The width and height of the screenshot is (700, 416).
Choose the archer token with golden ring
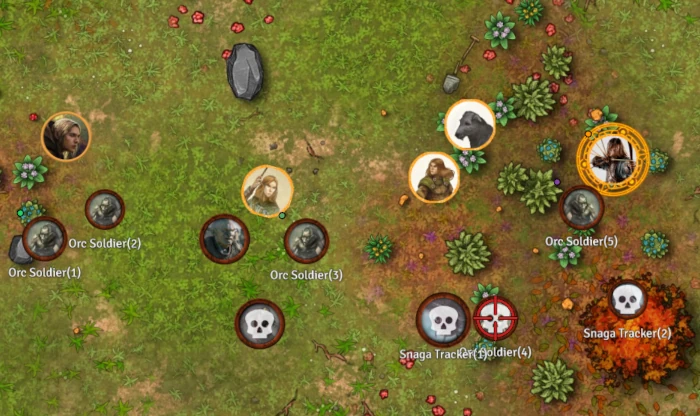[x=613, y=159]
